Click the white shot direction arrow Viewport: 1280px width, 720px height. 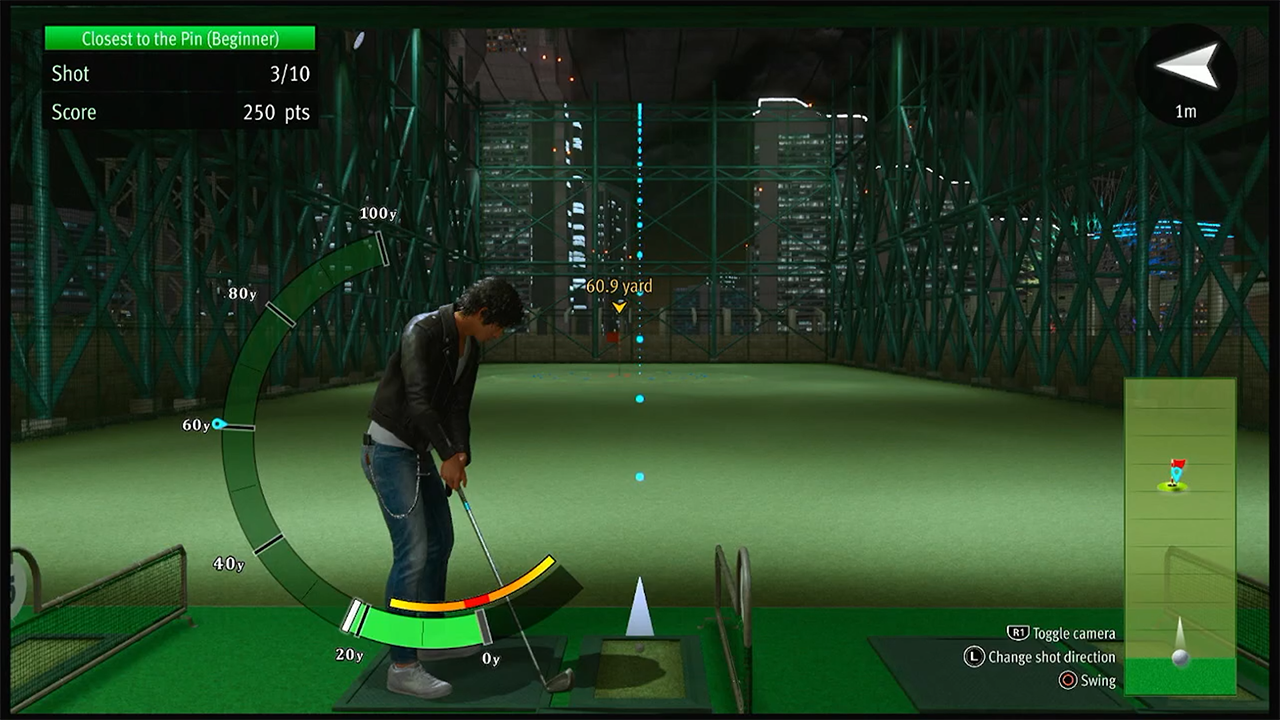coord(639,607)
